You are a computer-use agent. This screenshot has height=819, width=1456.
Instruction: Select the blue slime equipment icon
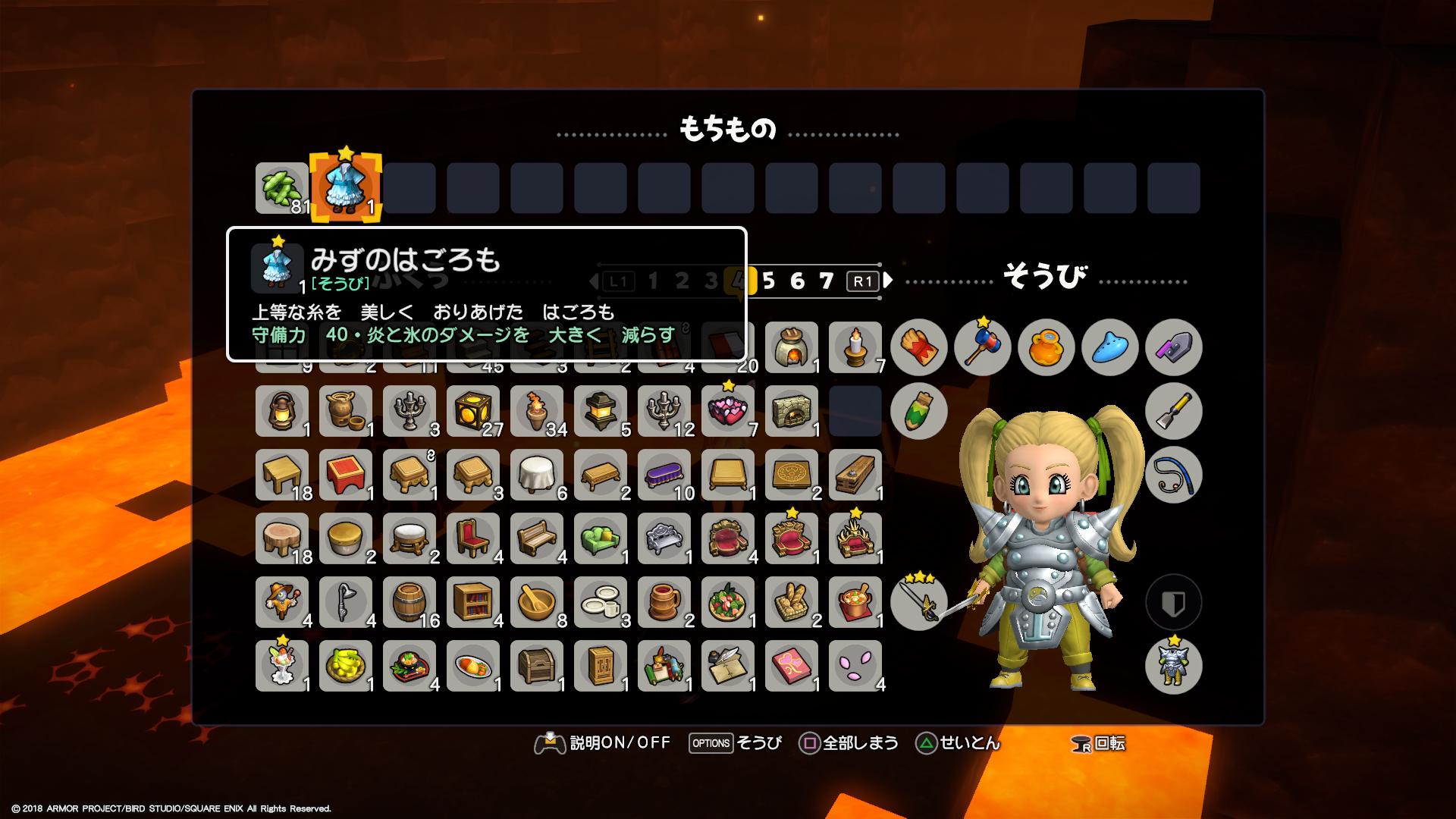click(1109, 347)
